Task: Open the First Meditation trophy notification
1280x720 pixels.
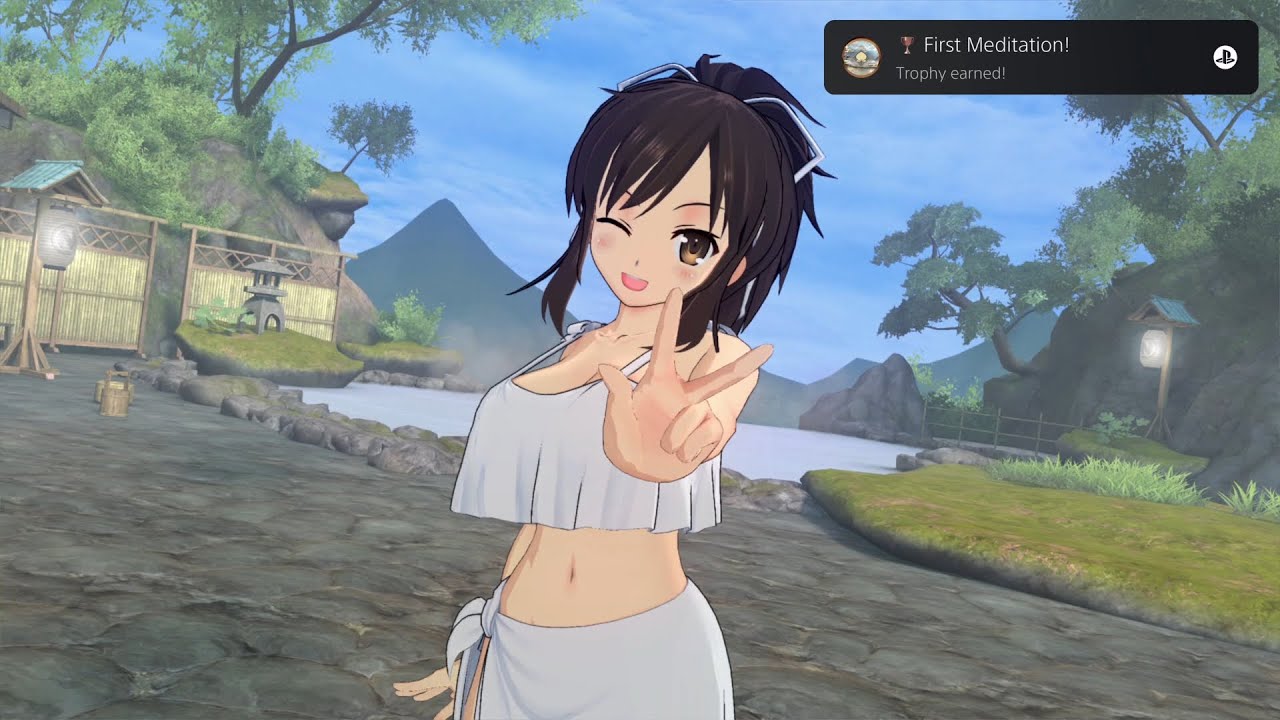Action: point(1040,58)
